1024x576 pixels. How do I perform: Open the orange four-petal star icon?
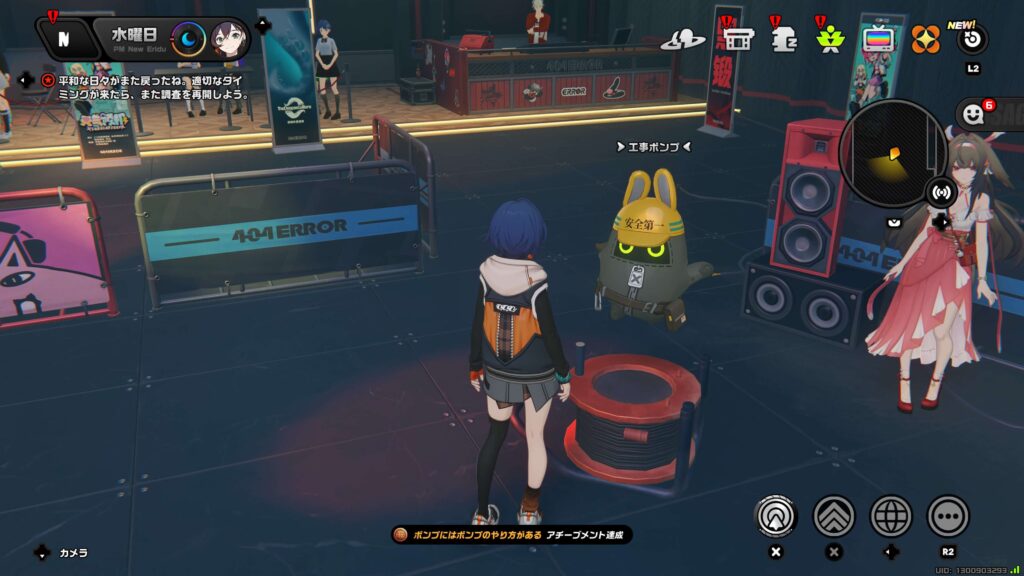pos(925,39)
